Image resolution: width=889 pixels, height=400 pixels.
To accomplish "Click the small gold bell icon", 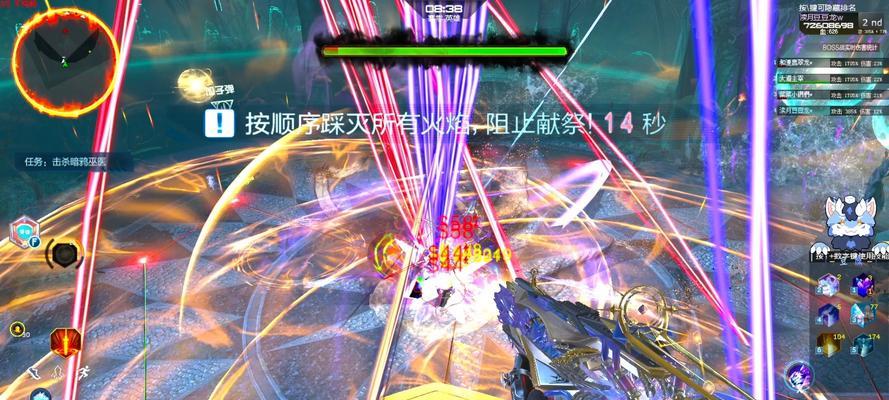I will (x=17, y=329).
